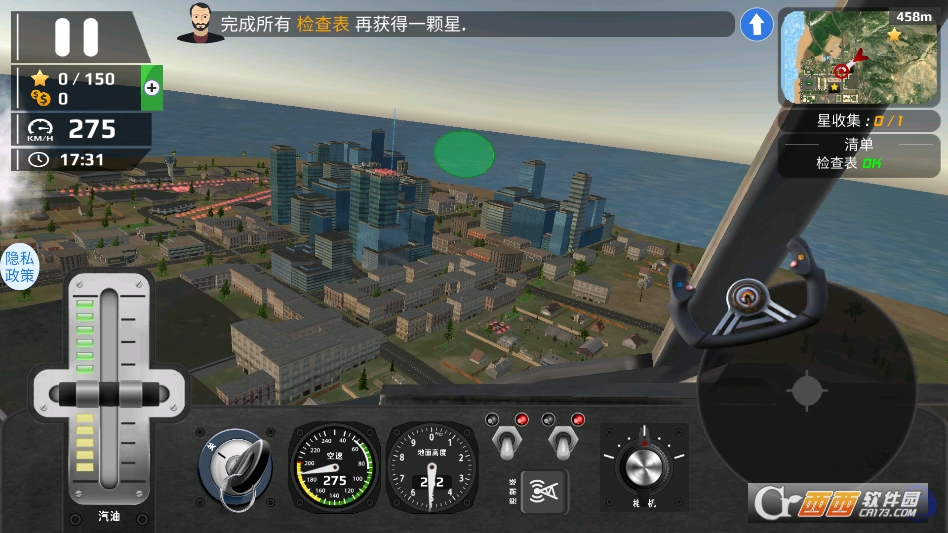Tap the green plus to add coins

click(x=152, y=88)
